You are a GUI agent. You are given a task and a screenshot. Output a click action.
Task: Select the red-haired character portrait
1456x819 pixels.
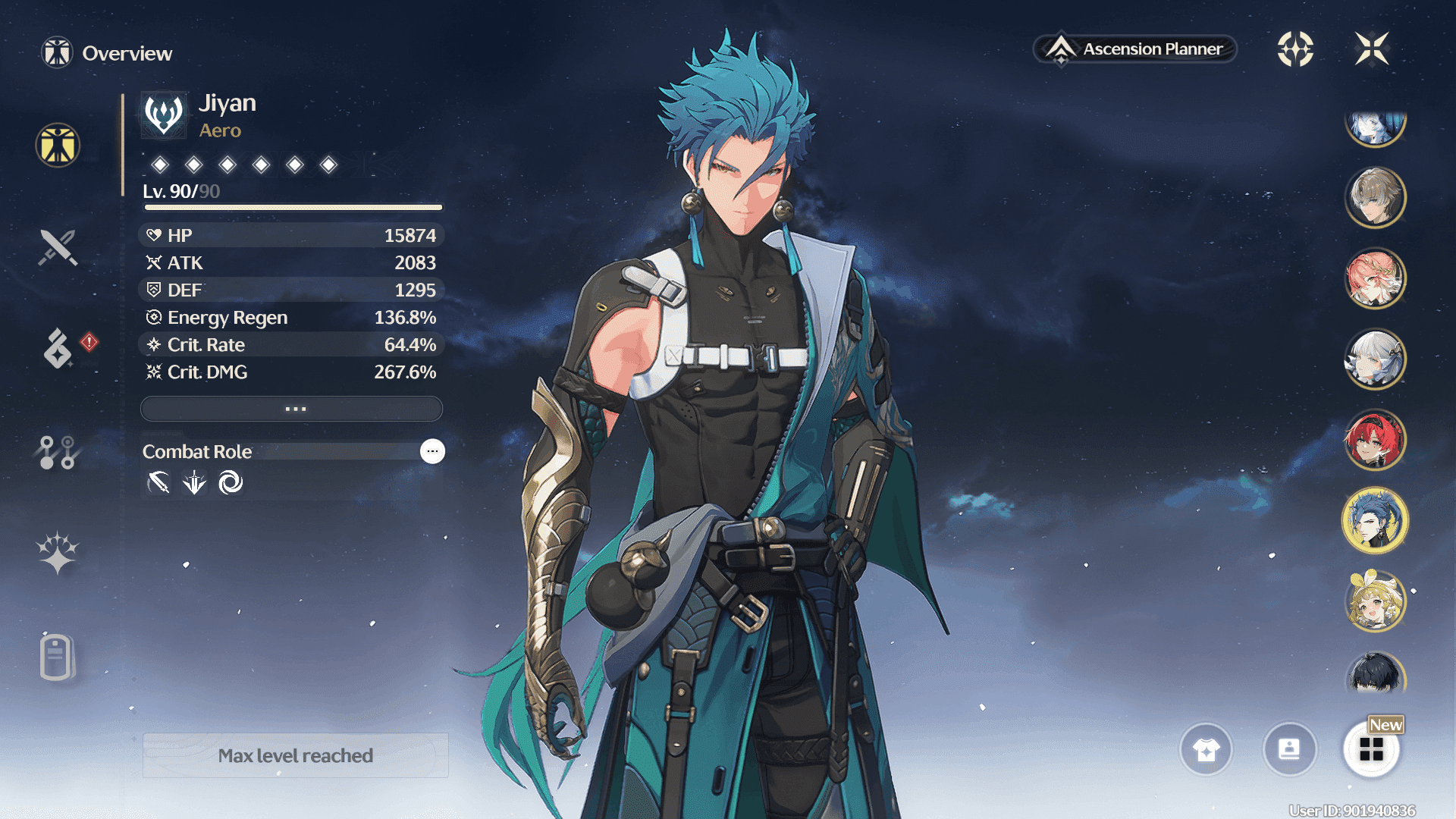(x=1375, y=440)
